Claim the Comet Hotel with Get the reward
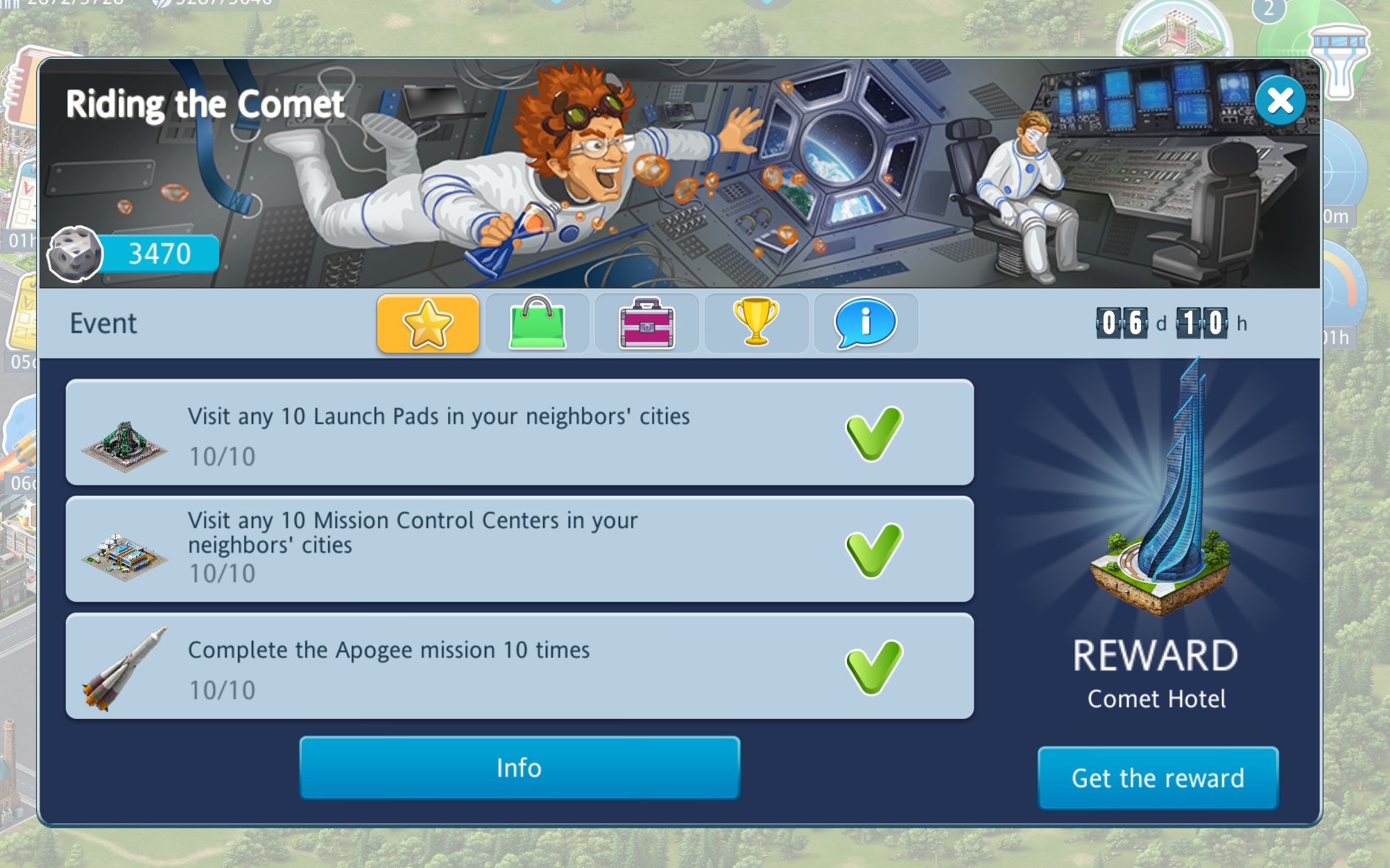 tap(1158, 778)
